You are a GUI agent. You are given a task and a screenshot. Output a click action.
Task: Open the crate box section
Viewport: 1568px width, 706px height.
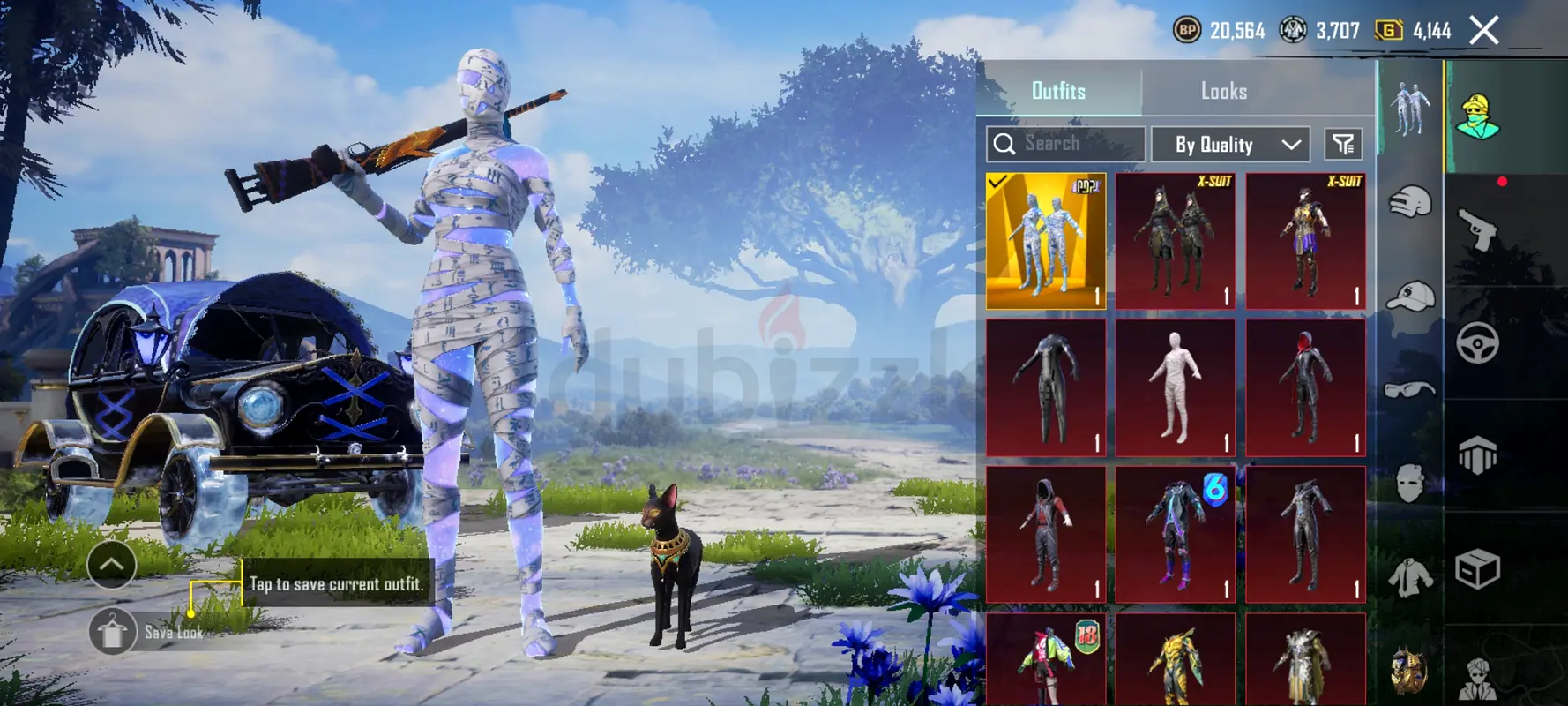coord(1477,569)
